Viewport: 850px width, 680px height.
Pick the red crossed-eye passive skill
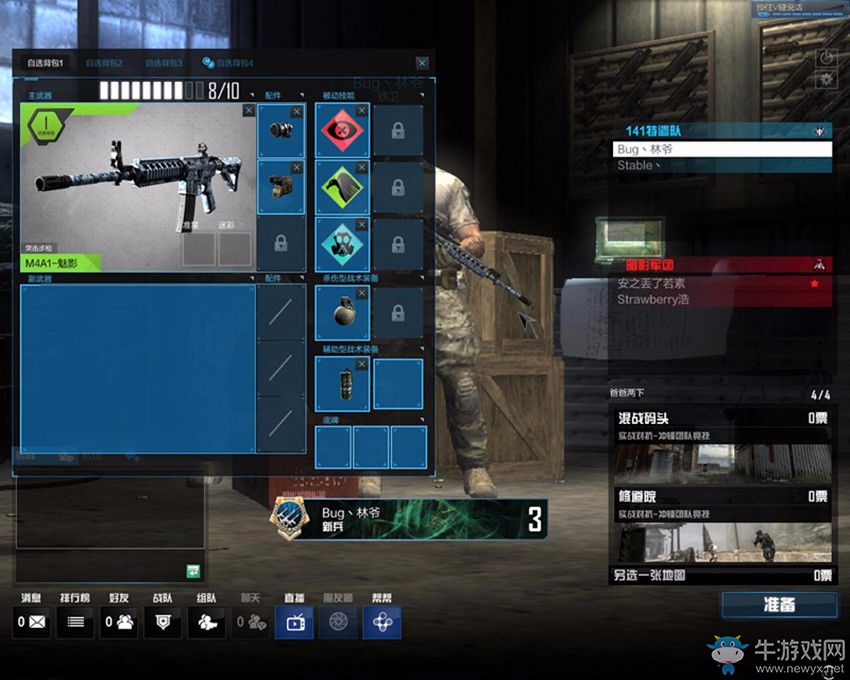pyautogui.click(x=342, y=131)
